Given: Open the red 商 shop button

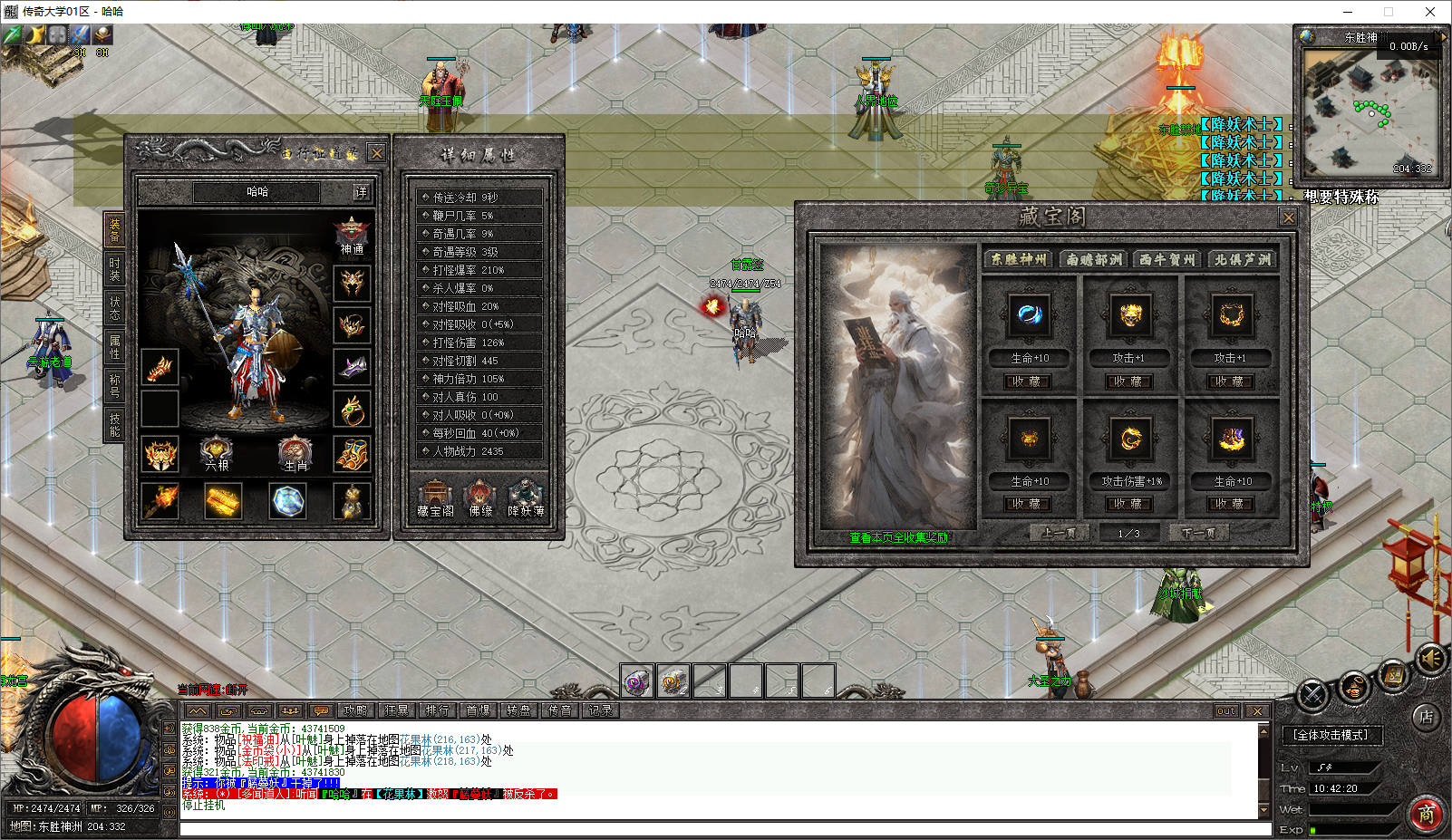Looking at the screenshot, I should 1427,814.
